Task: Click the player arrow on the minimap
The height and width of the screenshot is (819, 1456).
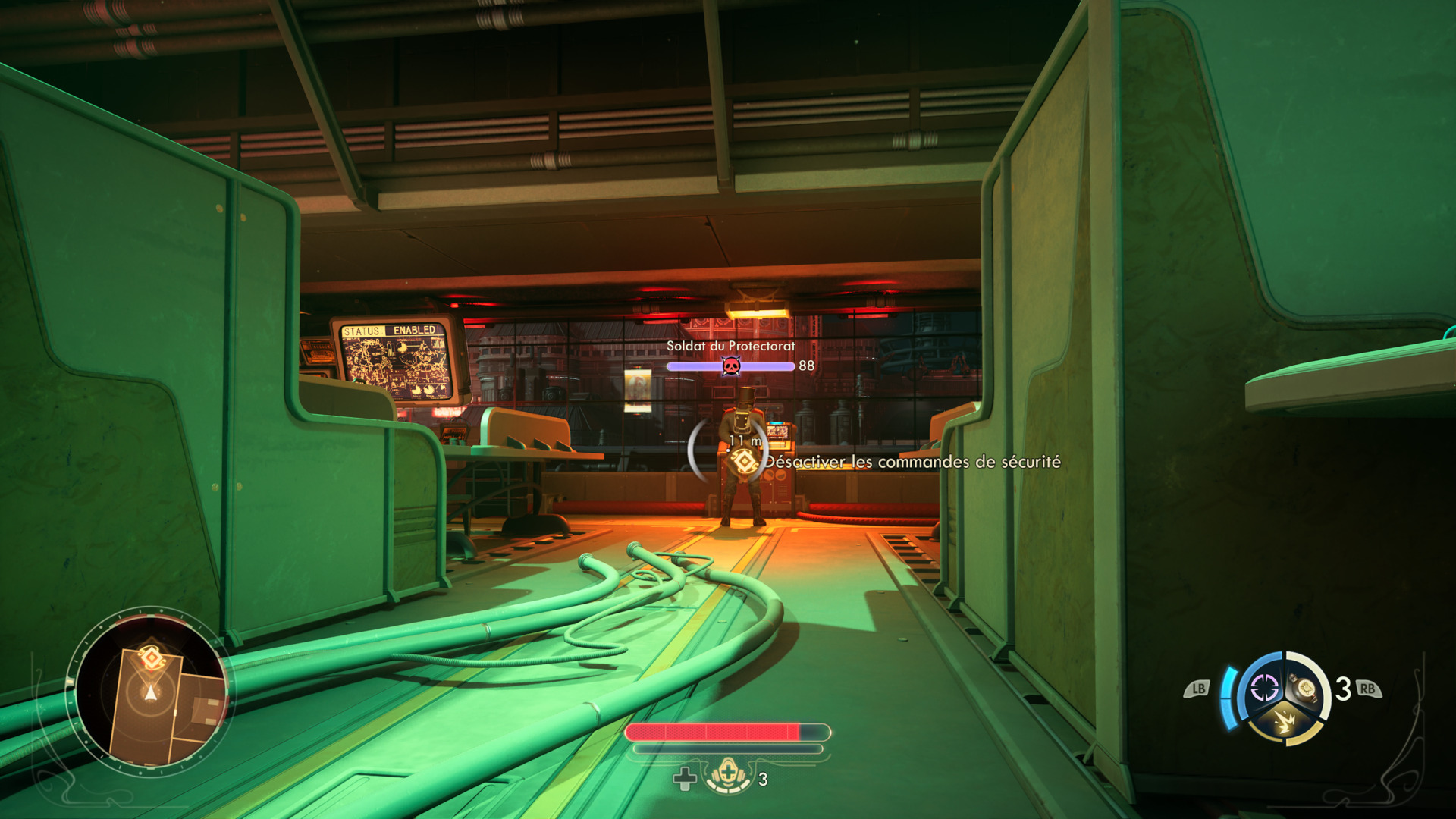Action: [x=150, y=692]
